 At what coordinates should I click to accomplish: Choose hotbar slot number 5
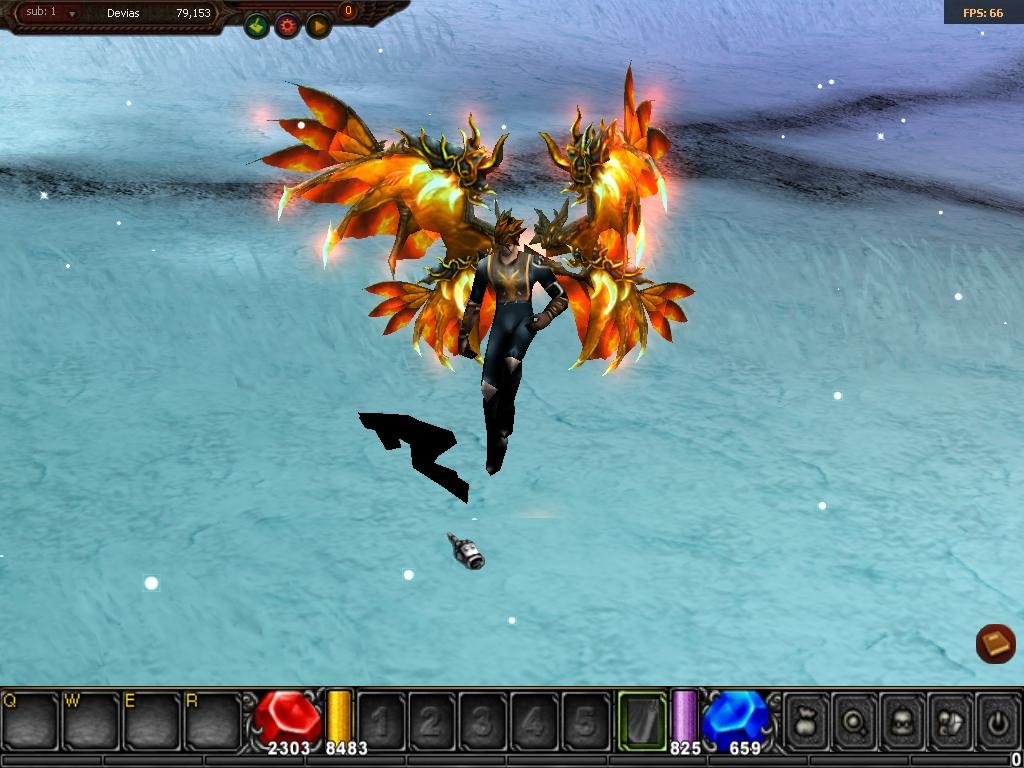click(586, 721)
